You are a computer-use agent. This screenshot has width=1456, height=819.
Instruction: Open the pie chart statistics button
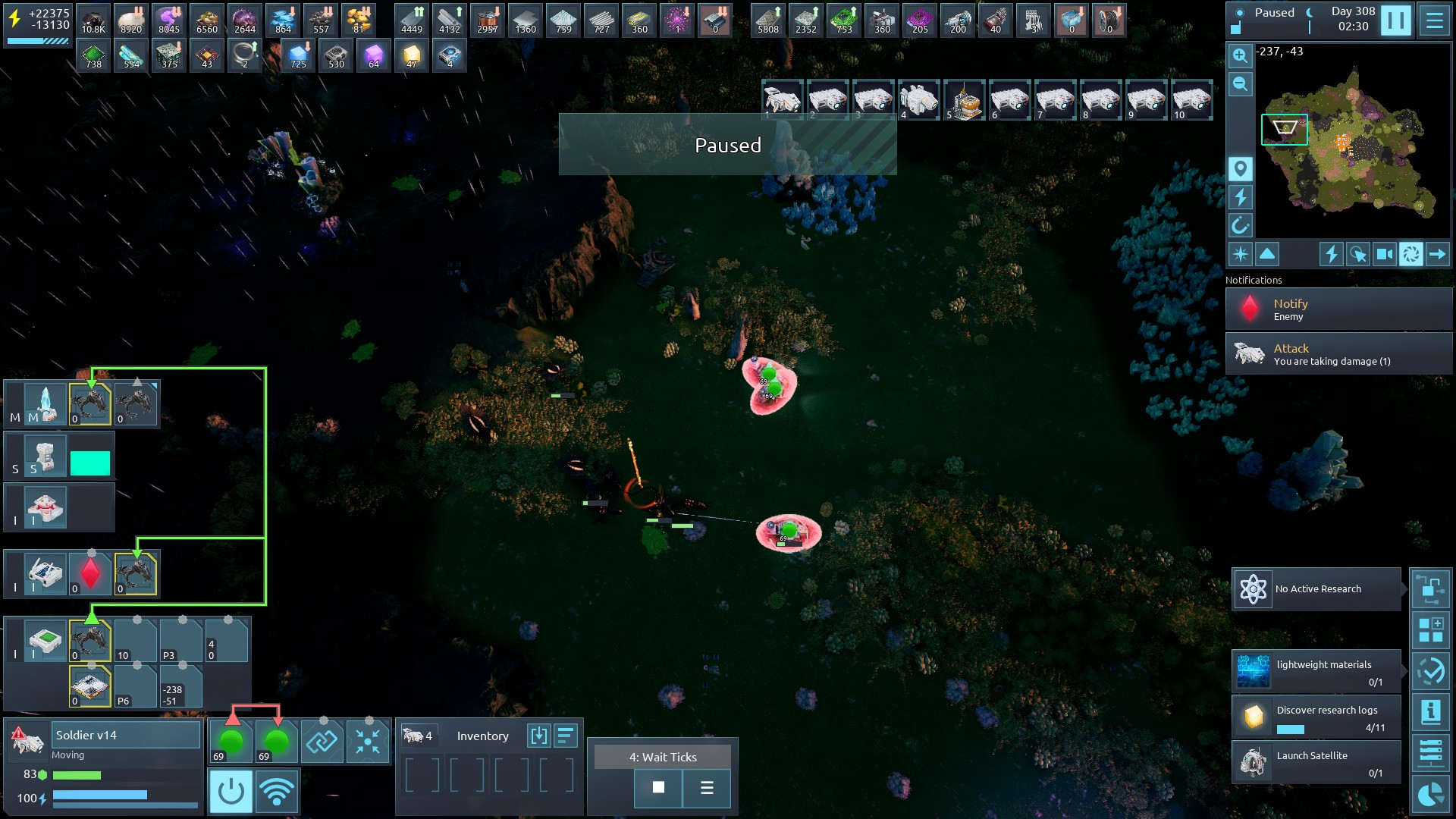1430,794
